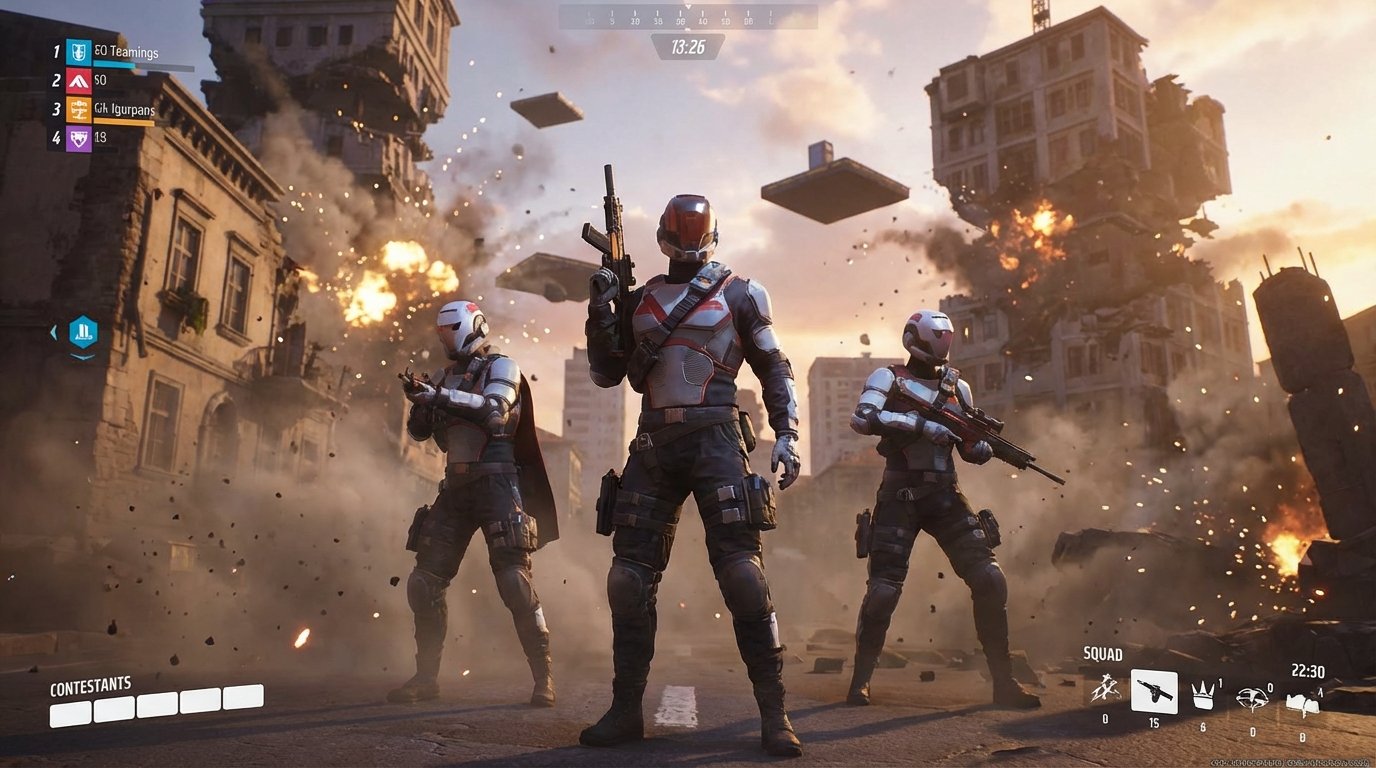Click the 22:30 countdown timer

coord(1309,671)
